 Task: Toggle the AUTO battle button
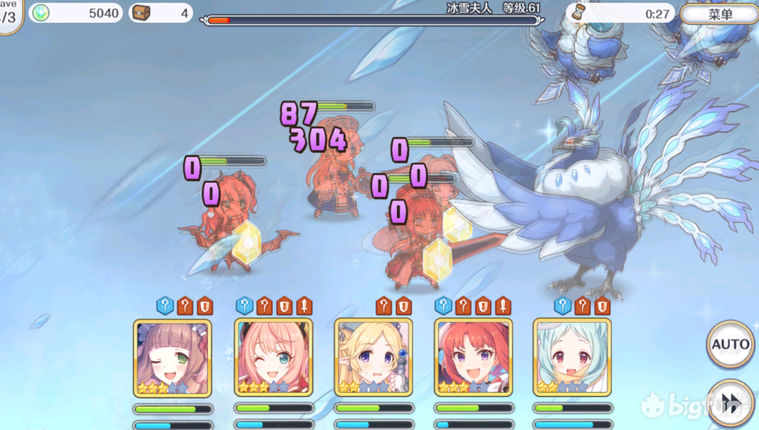click(x=730, y=345)
